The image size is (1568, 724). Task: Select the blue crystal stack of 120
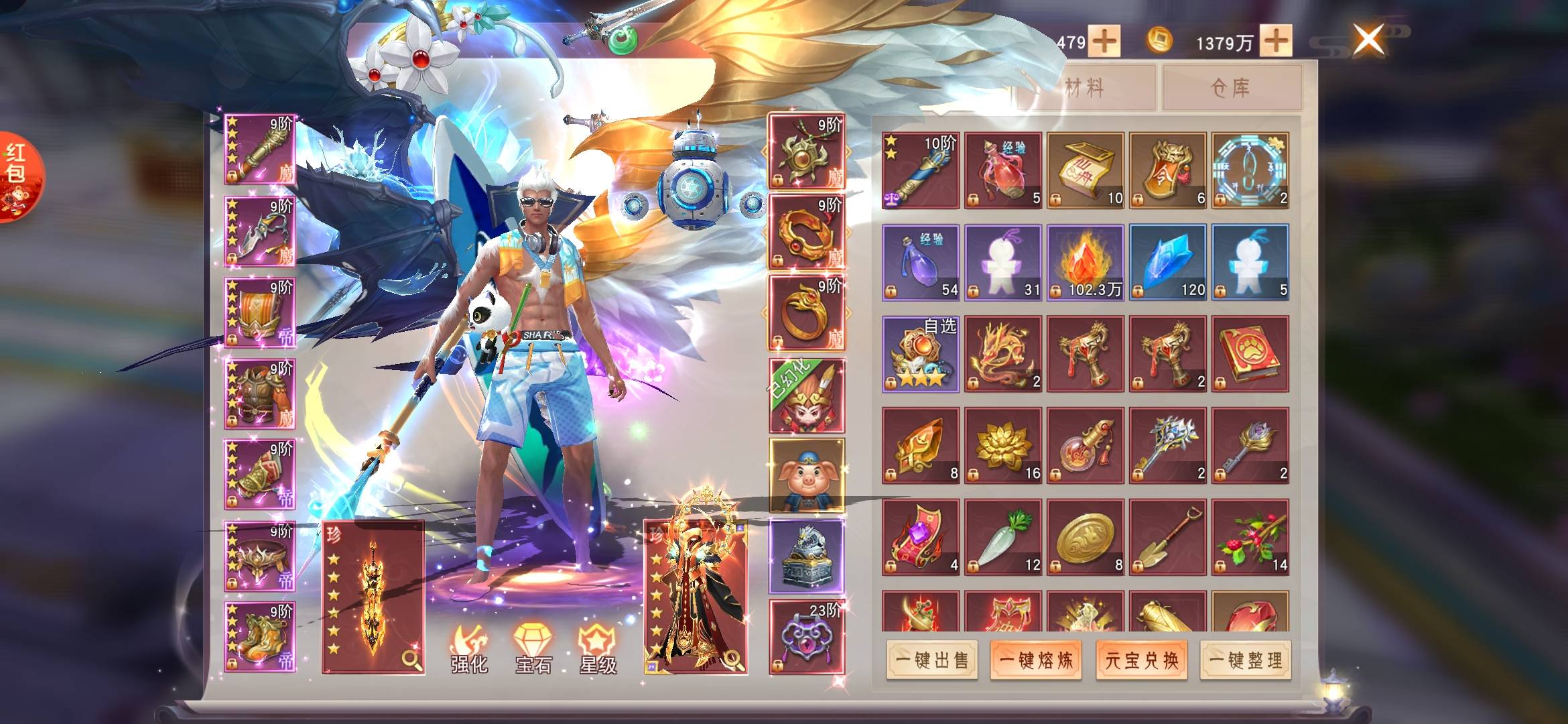[x=1167, y=262]
